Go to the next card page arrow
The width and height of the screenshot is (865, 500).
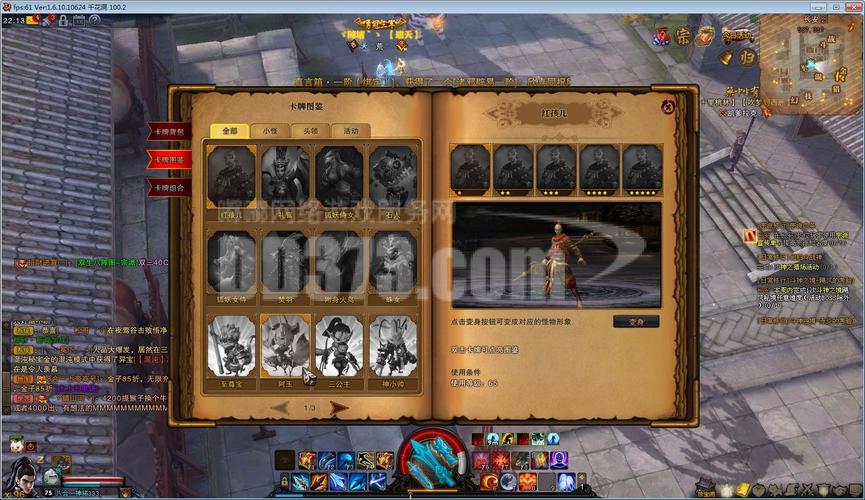340,408
